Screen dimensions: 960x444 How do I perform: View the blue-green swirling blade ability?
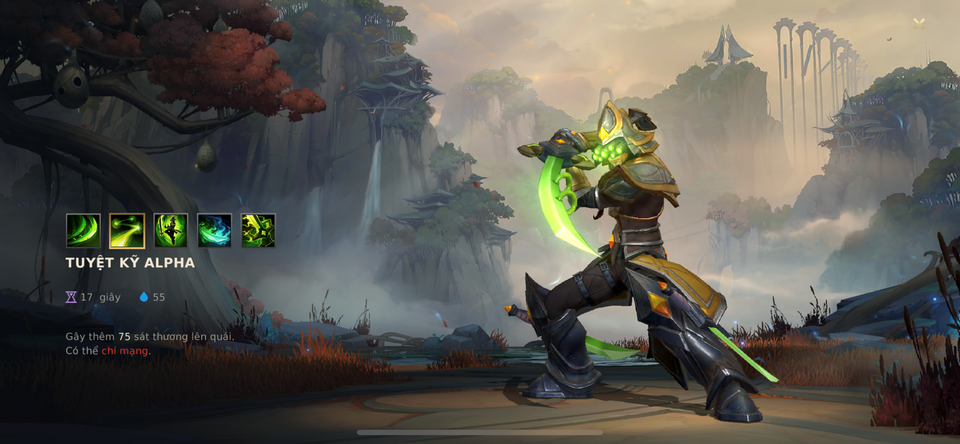pyautogui.click(x=214, y=230)
